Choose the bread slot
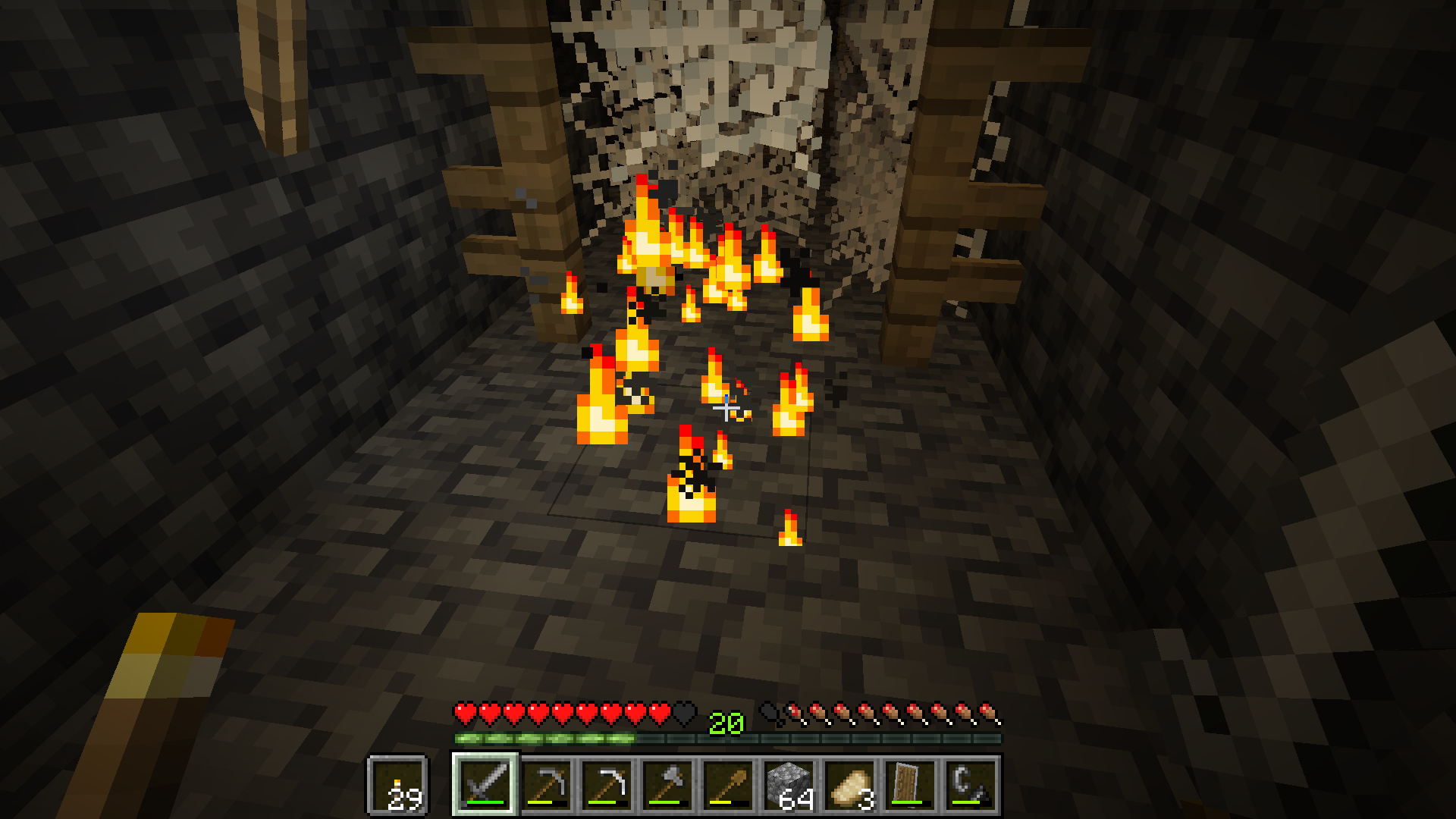 [849, 785]
